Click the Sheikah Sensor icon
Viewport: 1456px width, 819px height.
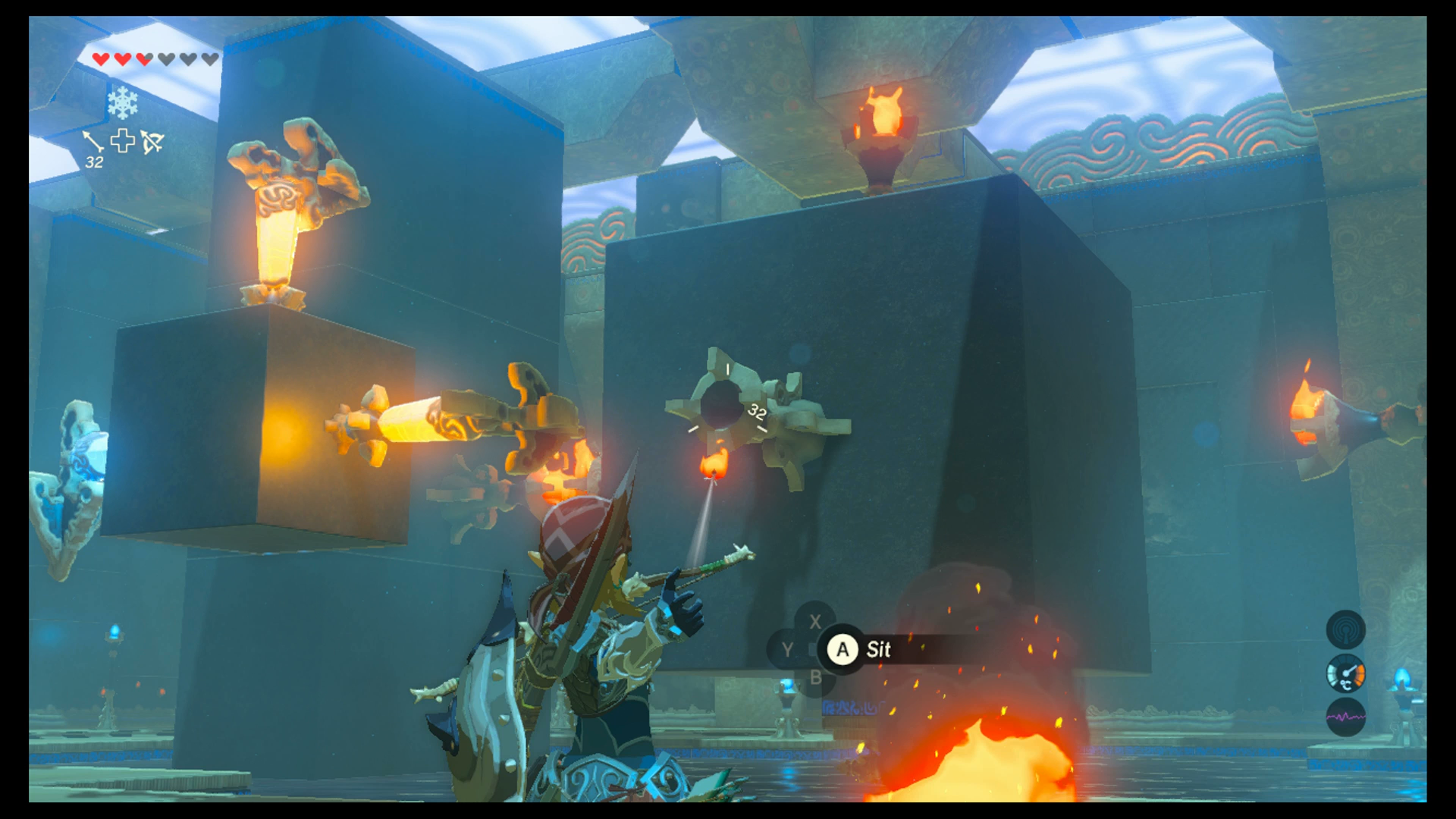pyautogui.click(x=1346, y=630)
